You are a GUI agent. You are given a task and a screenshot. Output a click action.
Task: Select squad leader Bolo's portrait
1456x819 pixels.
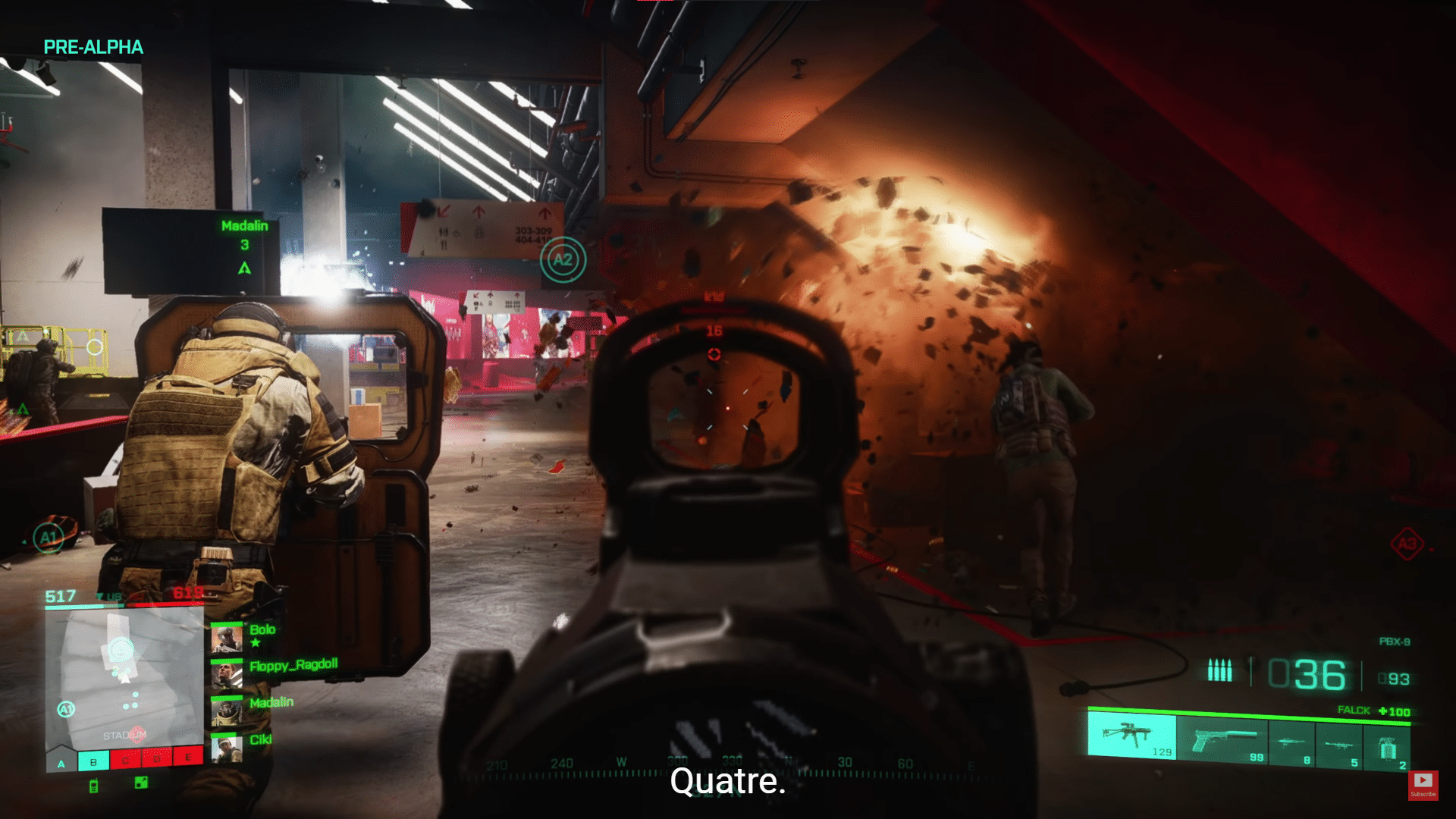click(x=226, y=638)
